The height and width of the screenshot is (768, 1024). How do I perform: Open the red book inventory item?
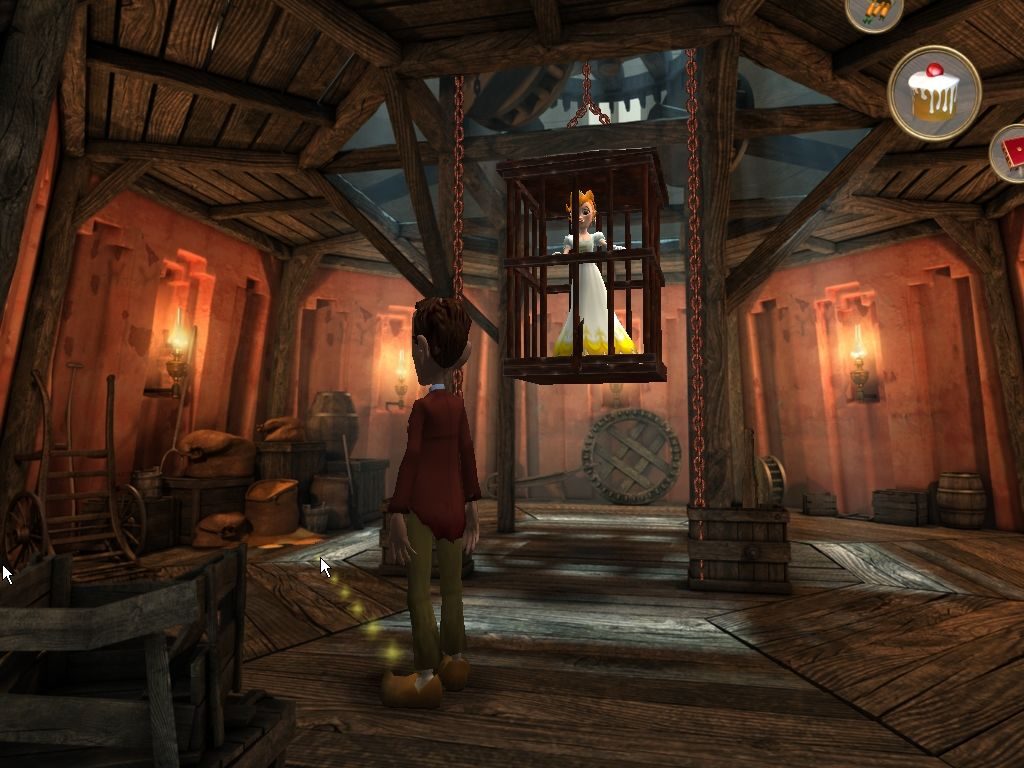1010,153
